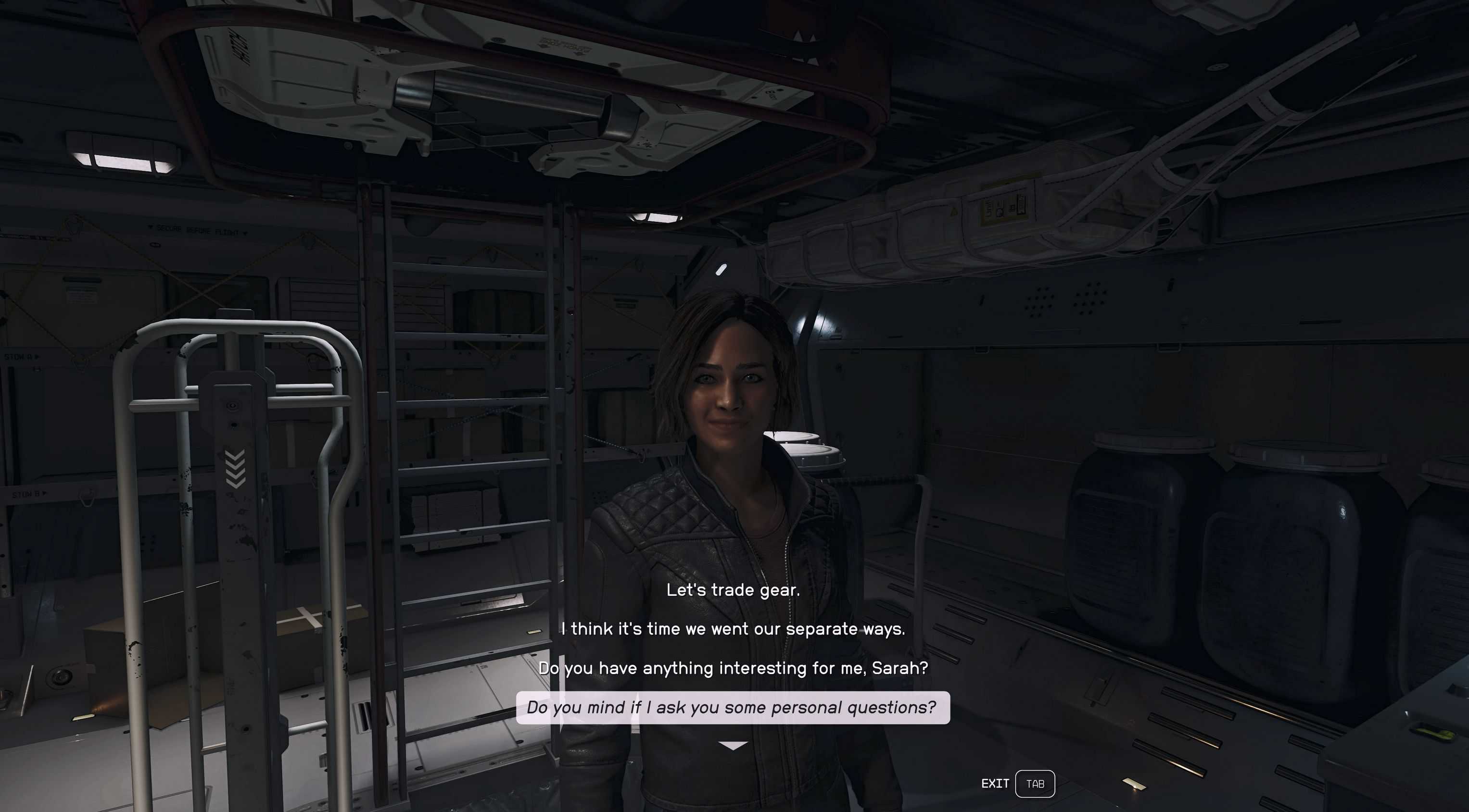Image resolution: width=1469 pixels, height=812 pixels.
Task: Pick the personal questions dialogue option
Action: pos(733,707)
